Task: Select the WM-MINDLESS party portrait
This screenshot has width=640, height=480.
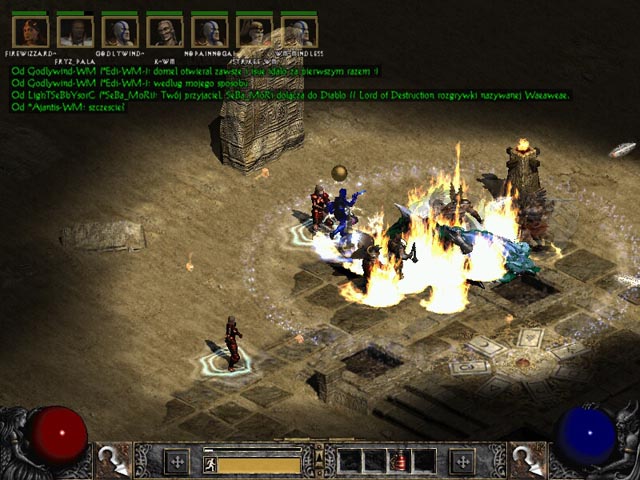Action: pyautogui.click(x=299, y=31)
